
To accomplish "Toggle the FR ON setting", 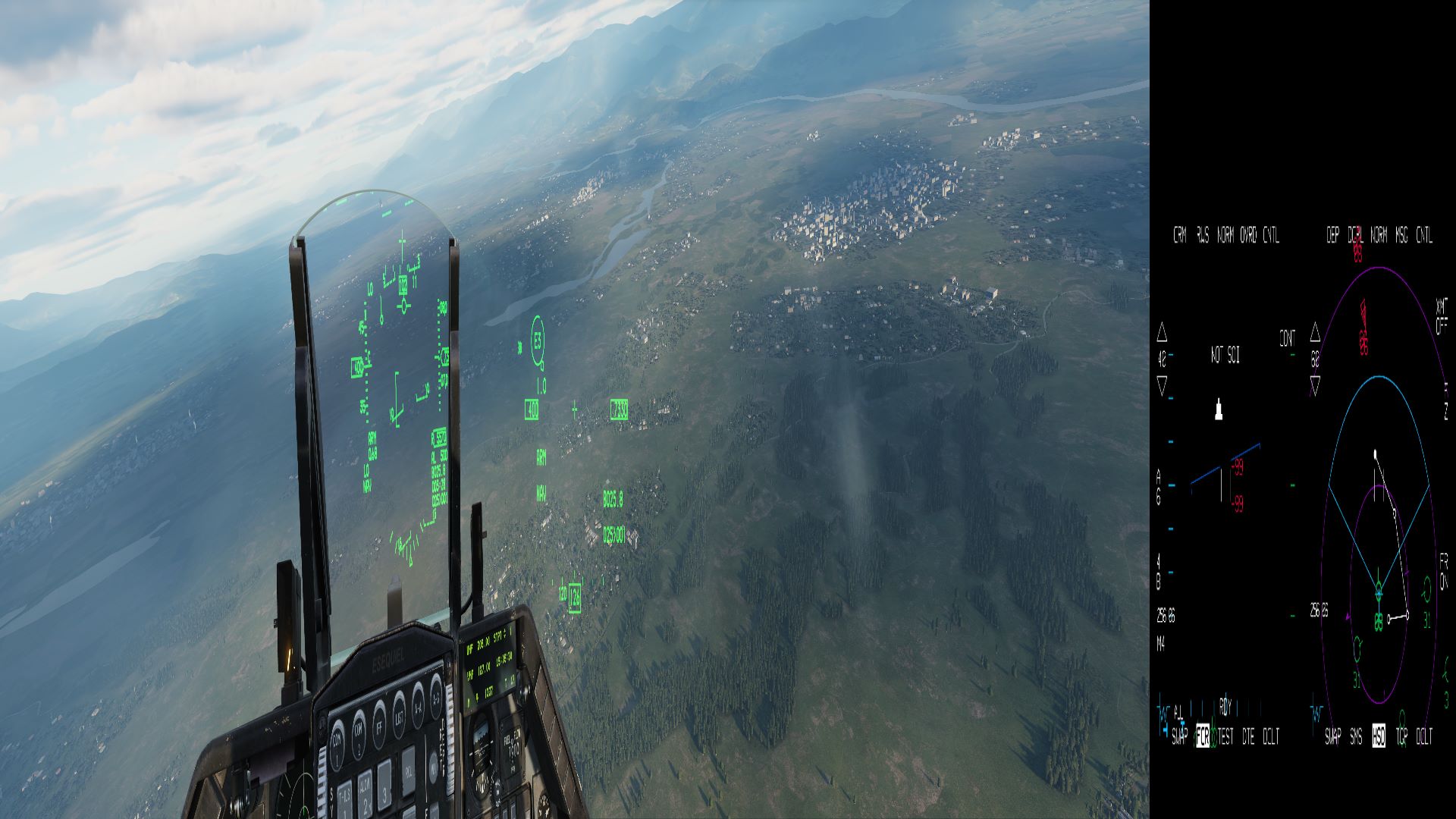I will [1443, 571].
